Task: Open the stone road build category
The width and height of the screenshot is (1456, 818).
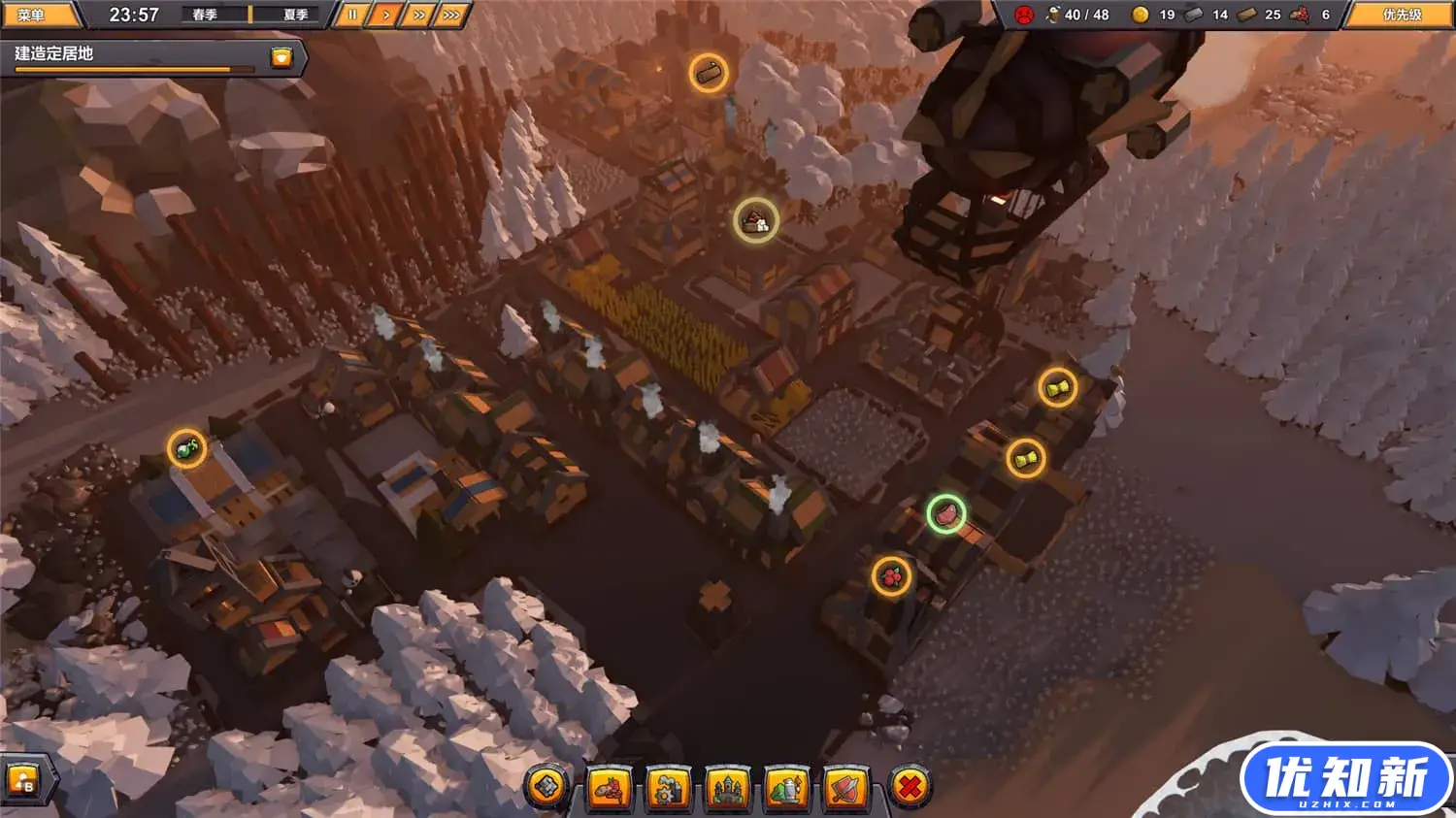Action: pyautogui.click(x=547, y=786)
